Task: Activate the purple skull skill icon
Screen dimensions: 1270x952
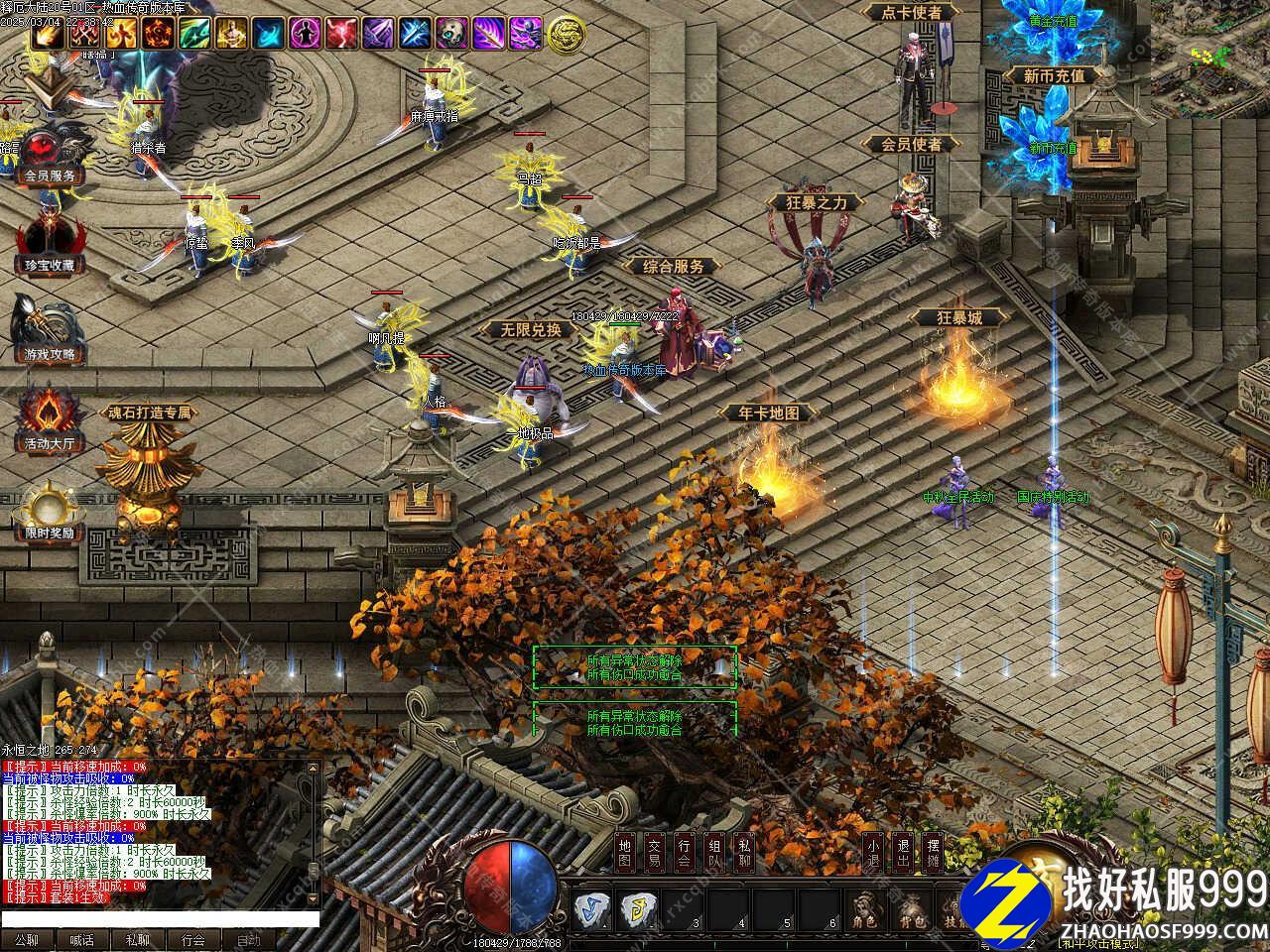Action: click(452, 34)
